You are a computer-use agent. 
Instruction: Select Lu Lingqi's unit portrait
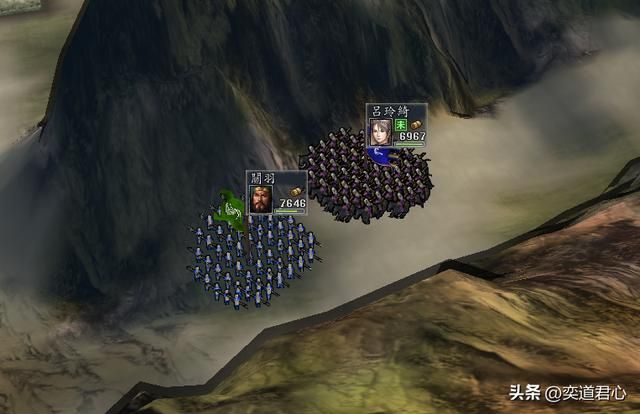click(x=380, y=131)
